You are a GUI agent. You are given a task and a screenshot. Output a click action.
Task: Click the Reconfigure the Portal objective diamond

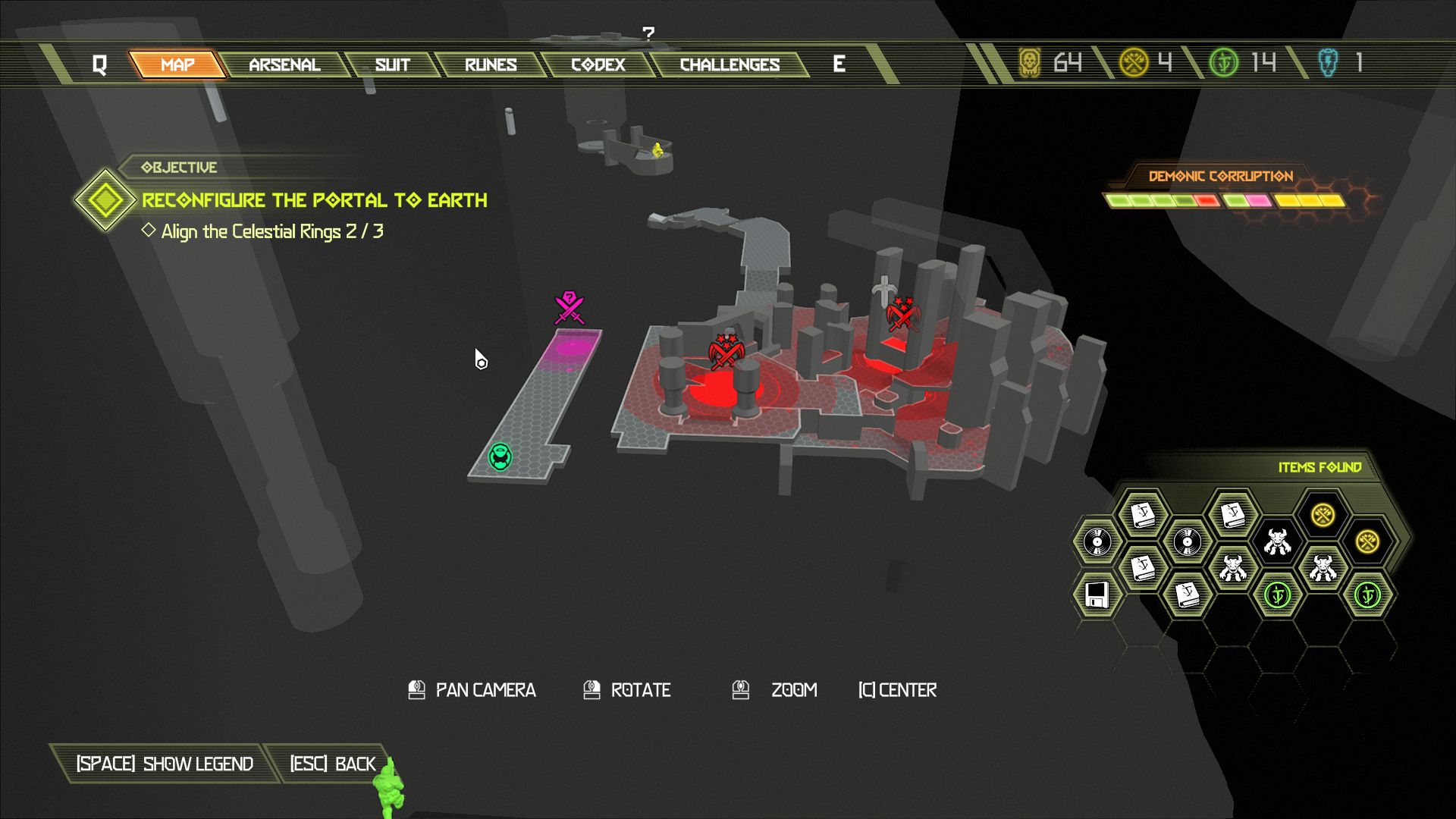coord(105,200)
